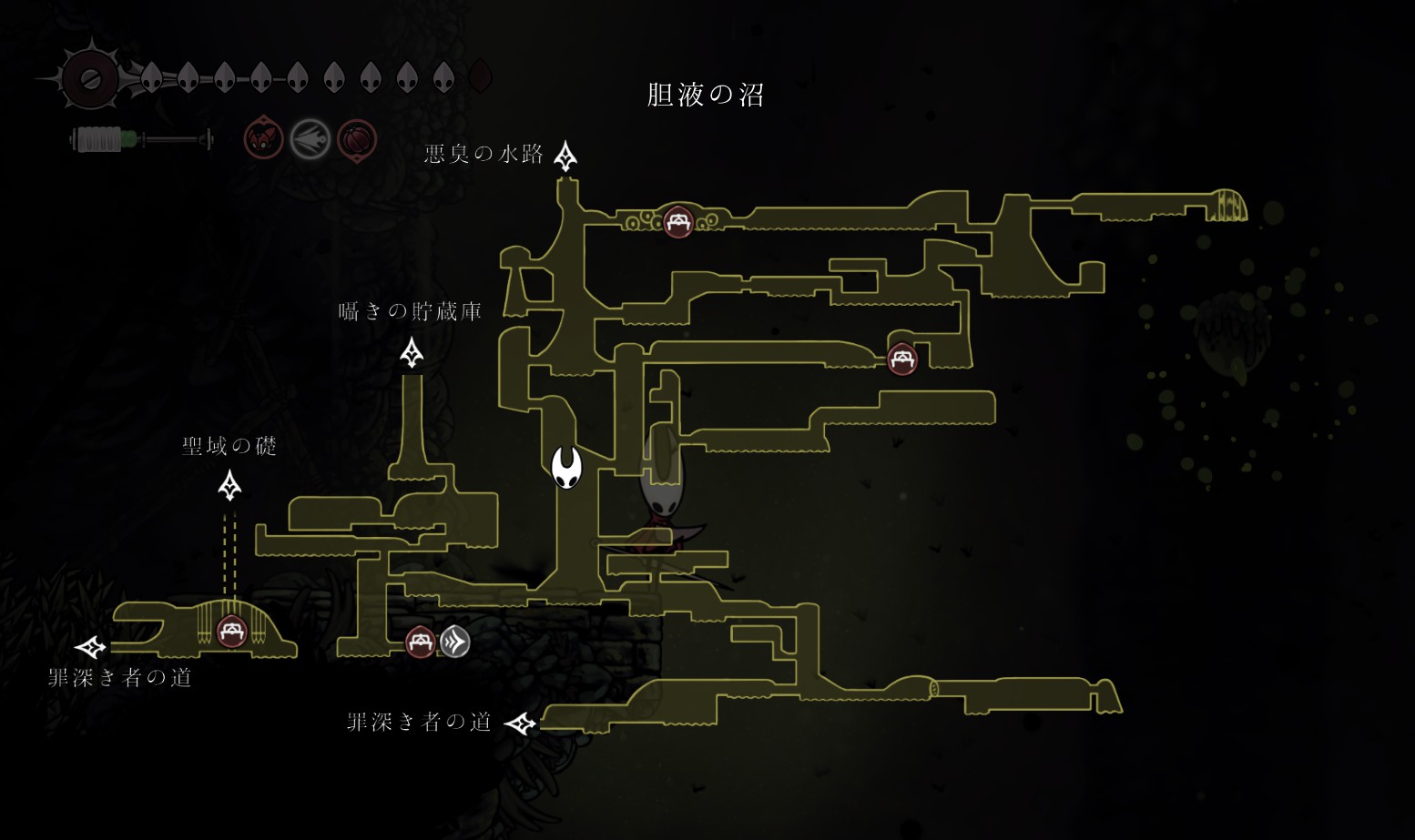Select the bench marker among the bubble circles
The image size is (1415, 840).
click(678, 221)
